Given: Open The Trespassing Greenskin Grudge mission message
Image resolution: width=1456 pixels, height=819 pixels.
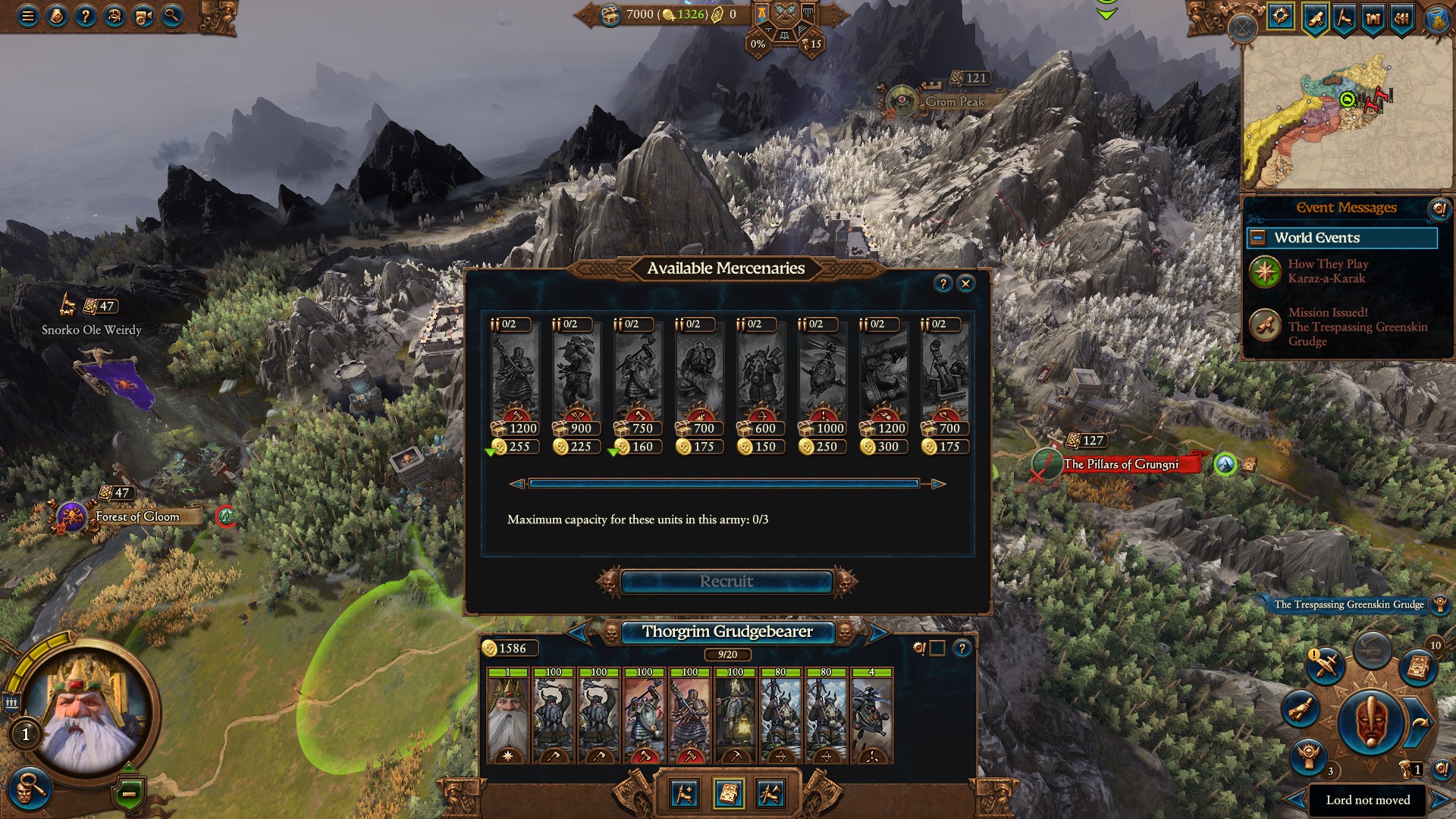Looking at the screenshot, I should click(x=1357, y=327).
